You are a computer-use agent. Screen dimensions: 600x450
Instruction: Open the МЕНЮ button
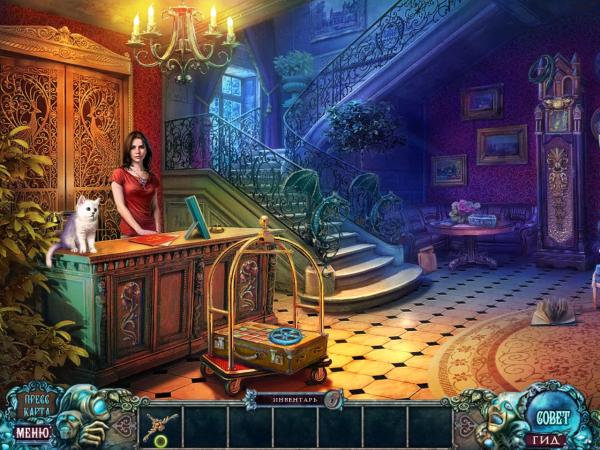[x=31, y=434]
